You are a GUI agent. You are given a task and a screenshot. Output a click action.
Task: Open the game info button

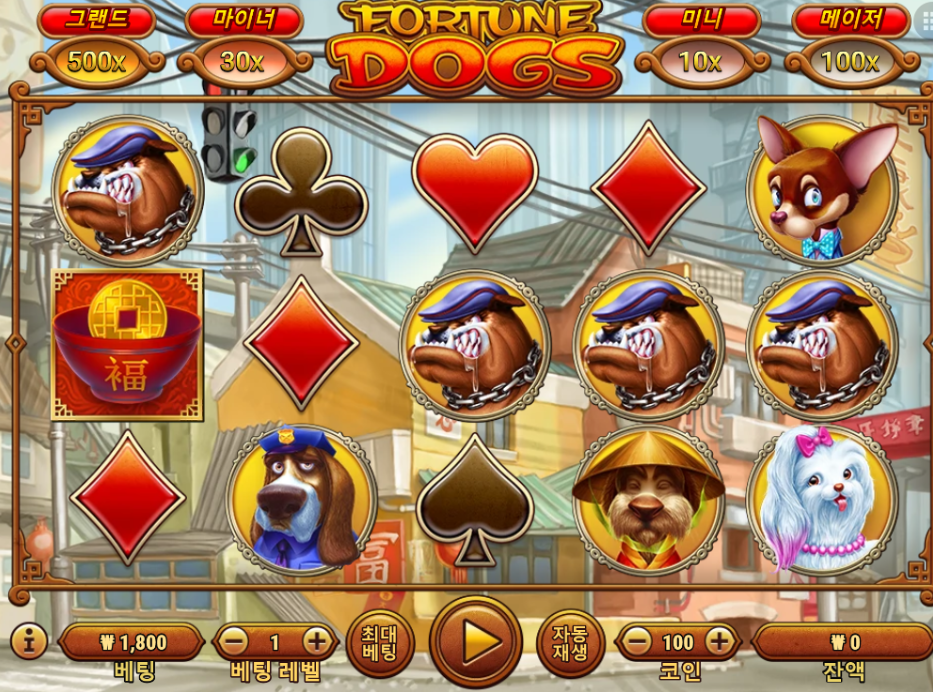coord(28,642)
